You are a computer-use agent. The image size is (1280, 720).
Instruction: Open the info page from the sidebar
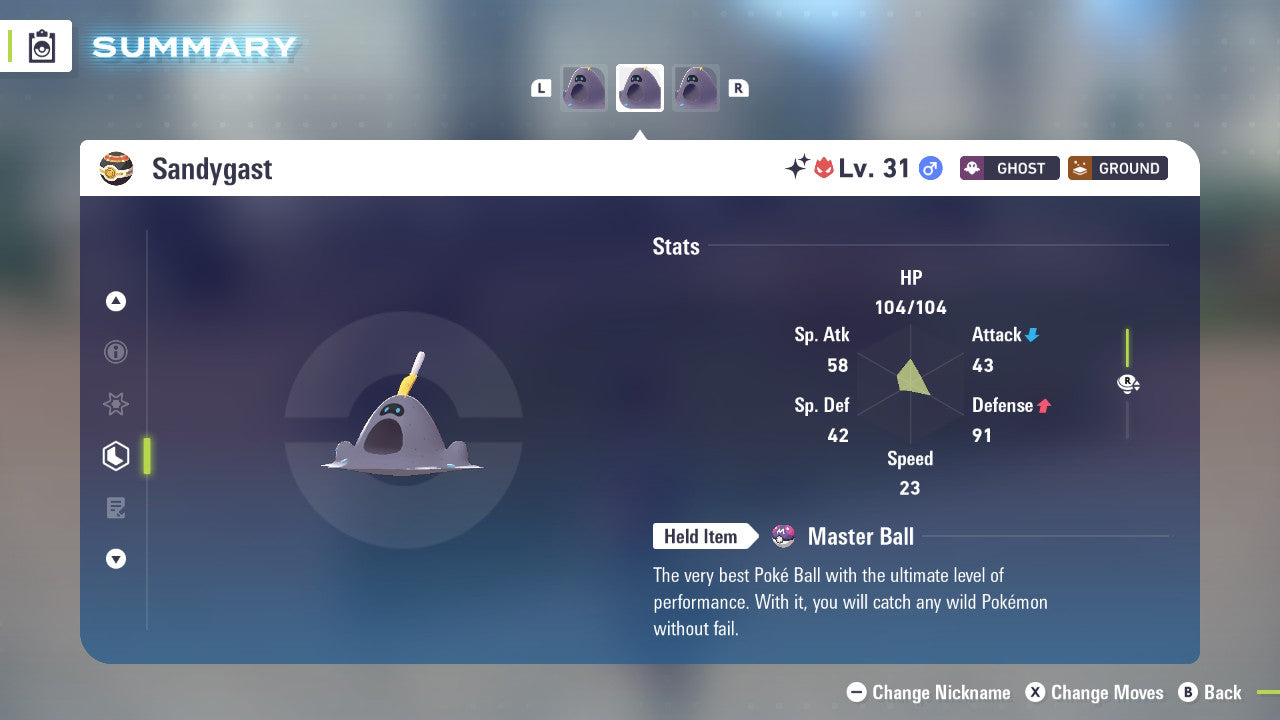(116, 352)
